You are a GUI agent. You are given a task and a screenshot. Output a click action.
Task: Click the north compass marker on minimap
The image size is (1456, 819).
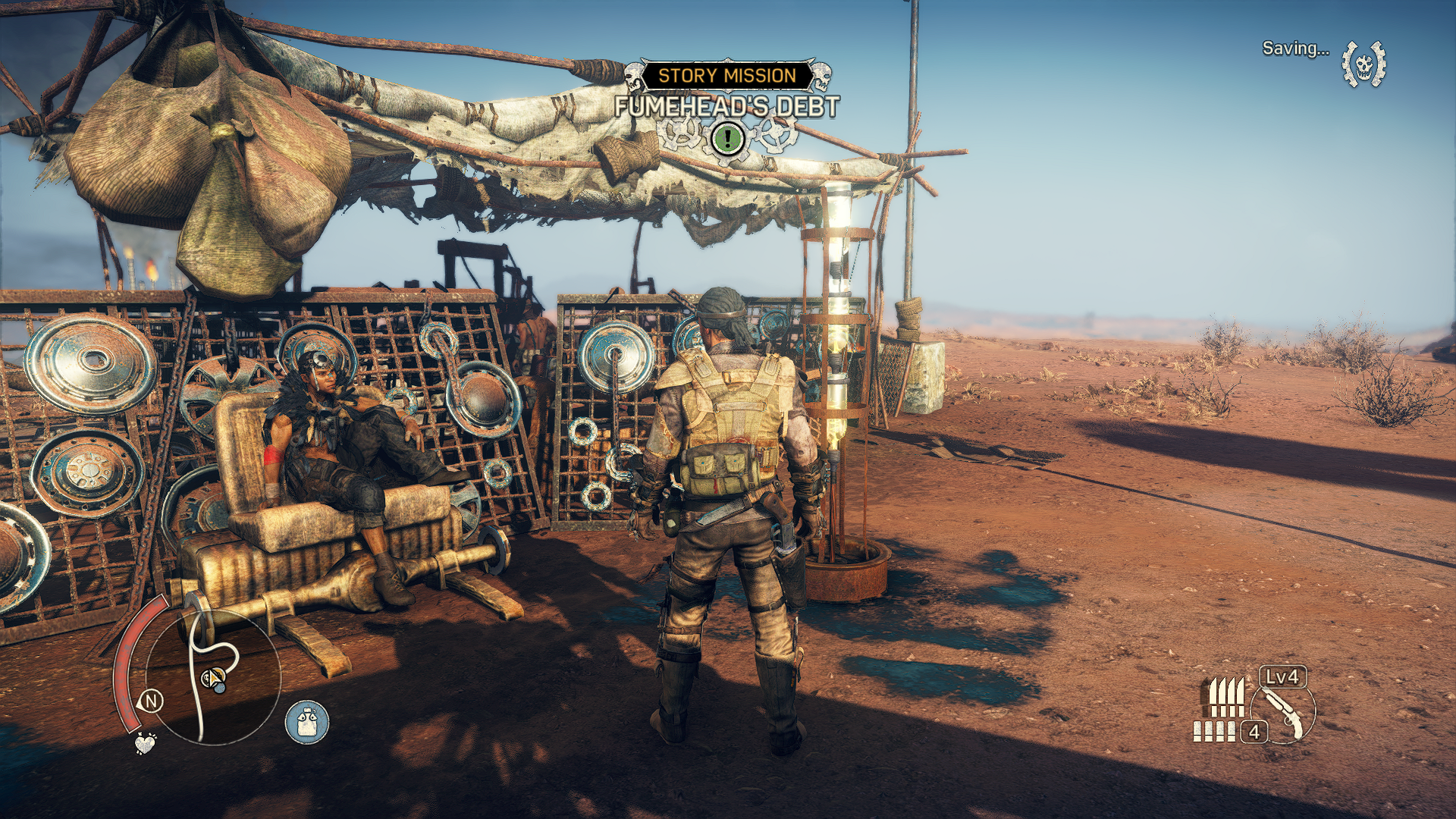point(151,701)
